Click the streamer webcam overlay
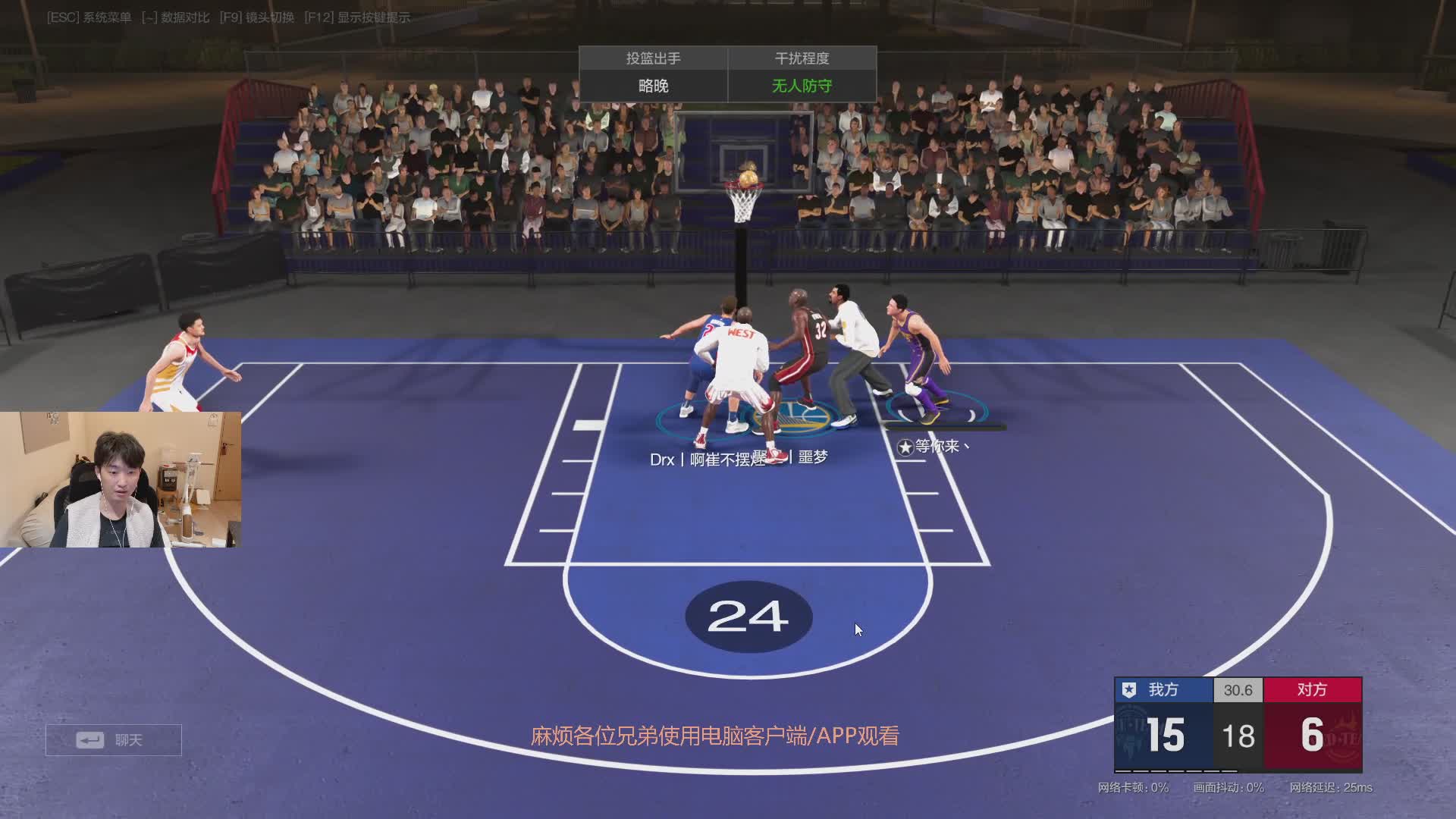The width and height of the screenshot is (1456, 819). 121,480
